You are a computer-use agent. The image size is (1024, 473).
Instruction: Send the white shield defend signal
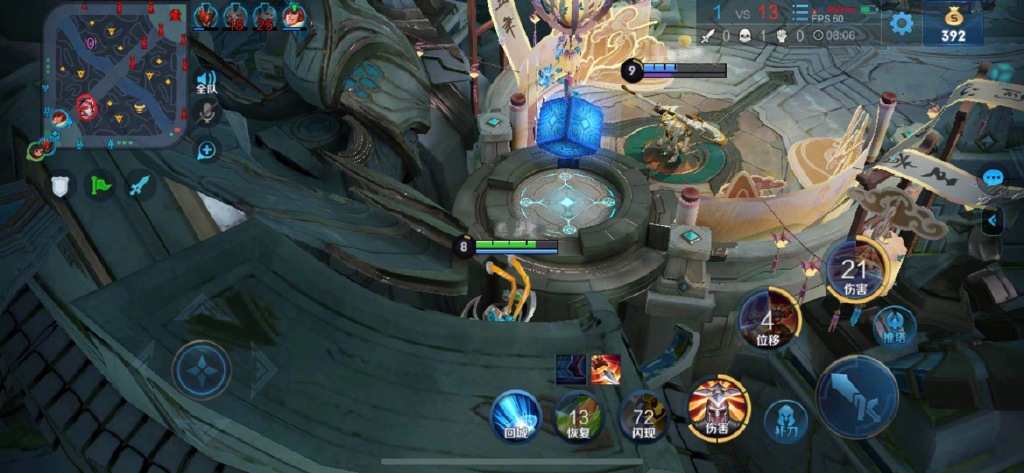[62, 185]
